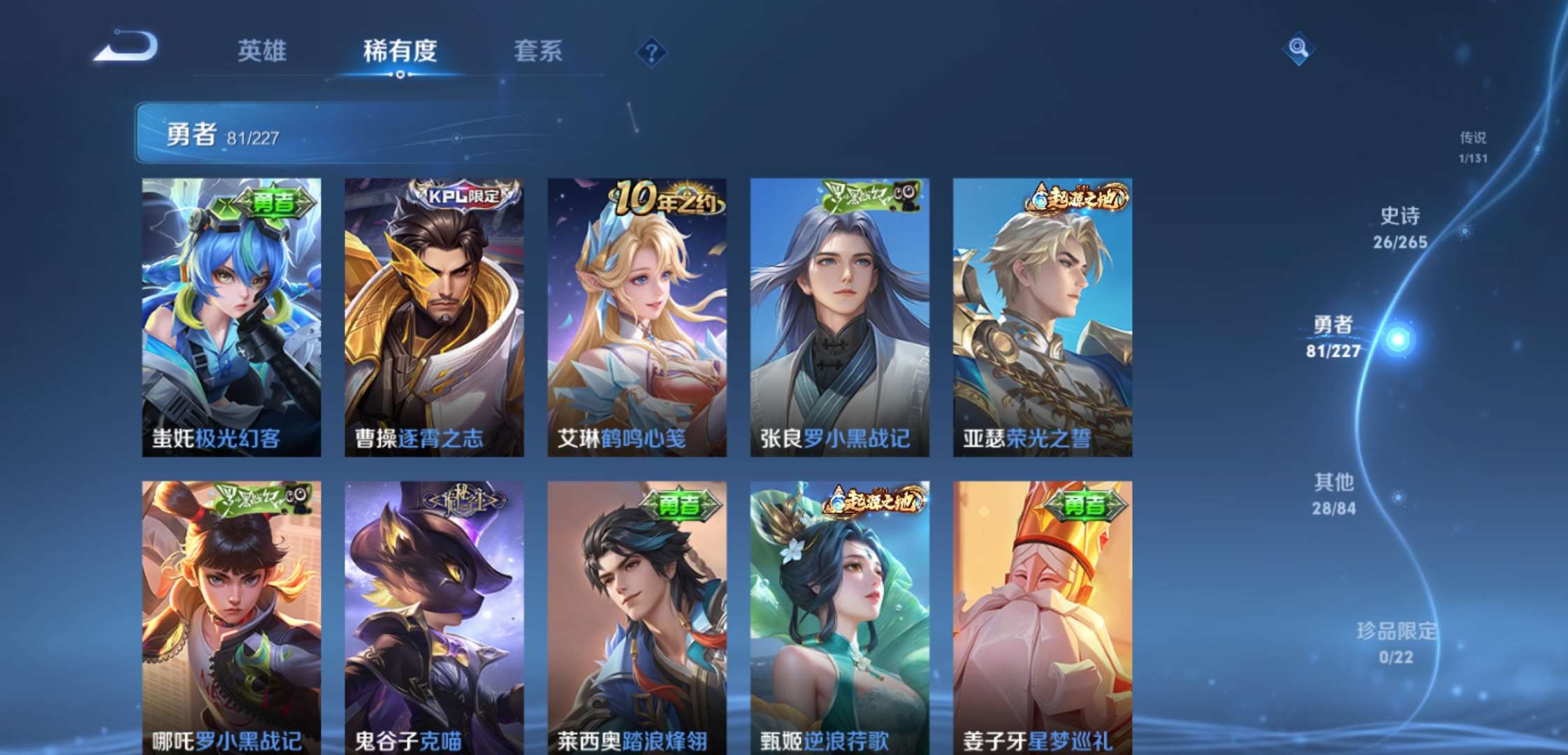Select the 张良 罗小黑战记 skin card
The width and height of the screenshot is (1568, 755).
(x=839, y=317)
